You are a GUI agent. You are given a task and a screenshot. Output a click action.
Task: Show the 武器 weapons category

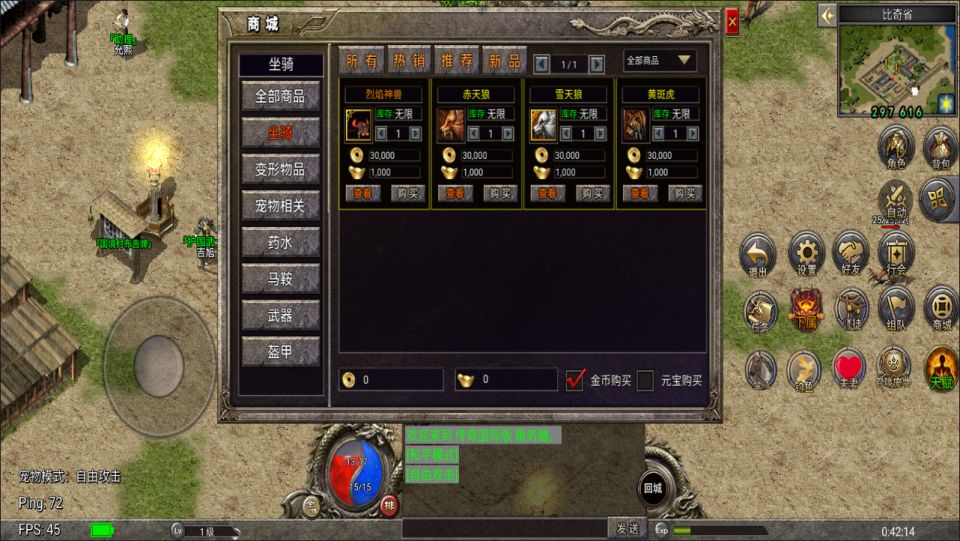pyautogui.click(x=280, y=315)
